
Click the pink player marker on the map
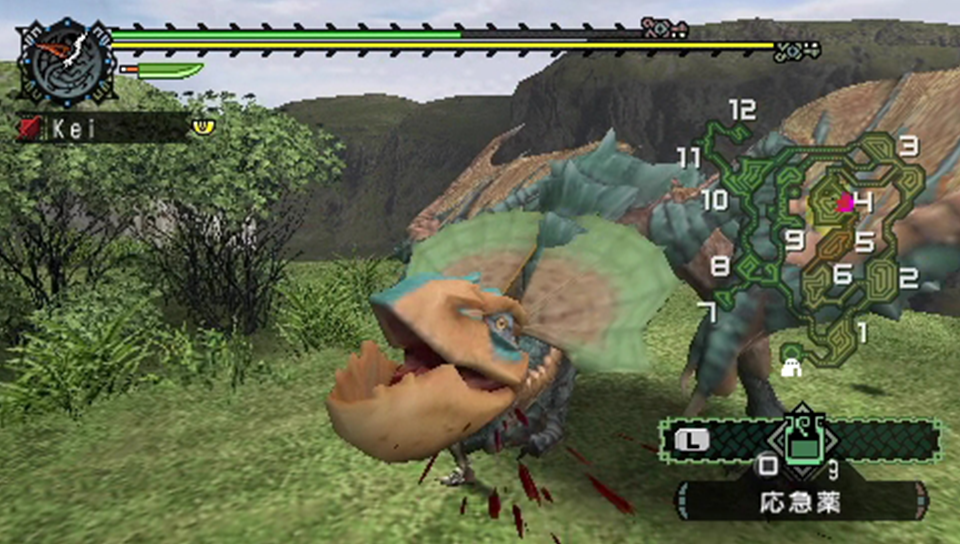pos(845,203)
